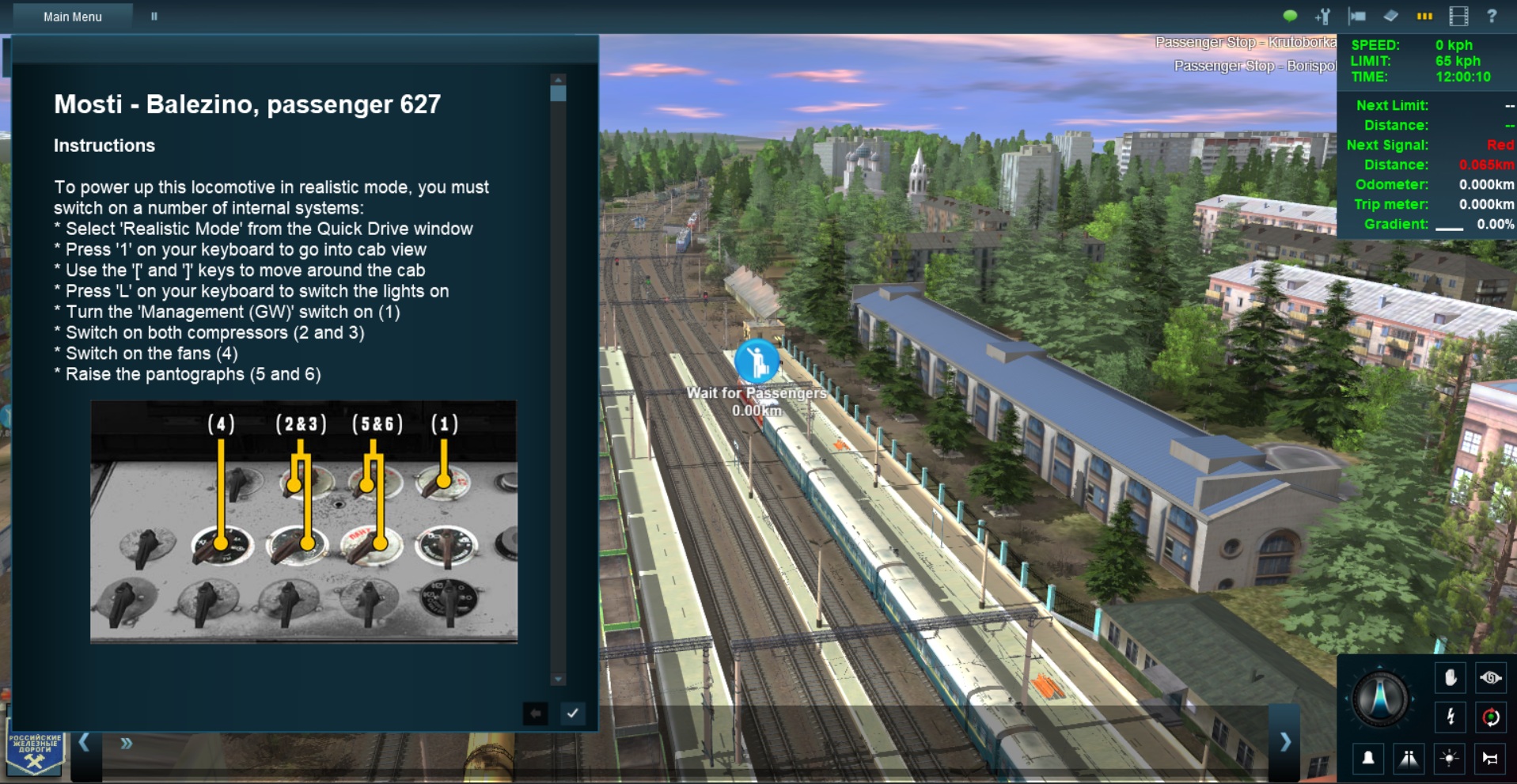Screen dimensions: 1517x784
Task: Toggle the headlights beam button
Action: [1409, 758]
